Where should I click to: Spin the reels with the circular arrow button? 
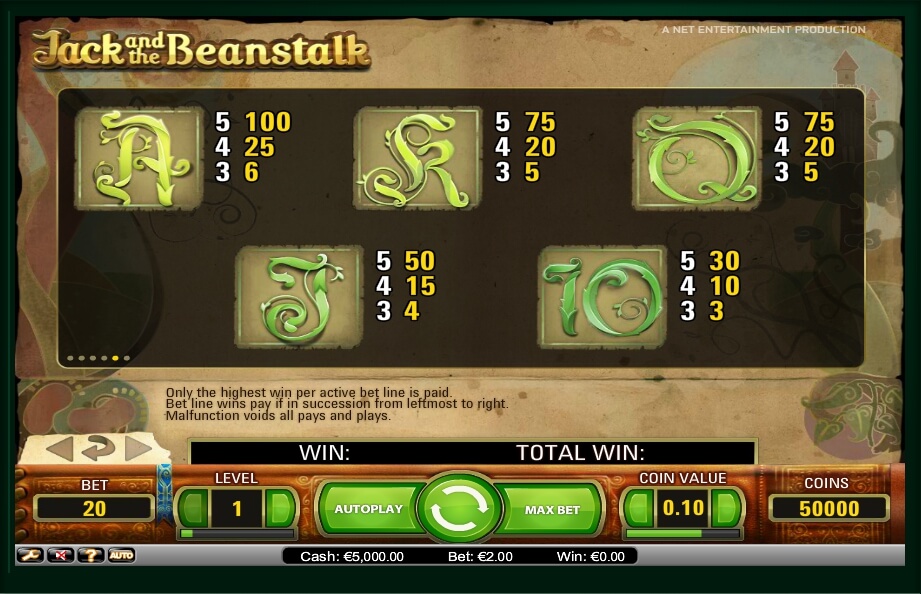coord(459,509)
